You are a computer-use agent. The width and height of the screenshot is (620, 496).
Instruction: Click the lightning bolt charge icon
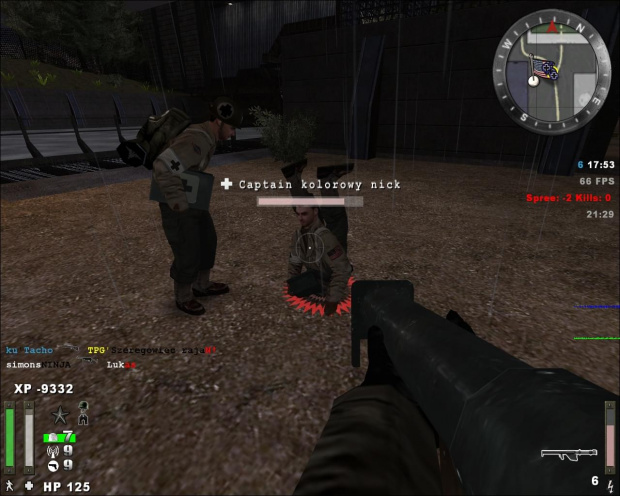tap(610, 484)
